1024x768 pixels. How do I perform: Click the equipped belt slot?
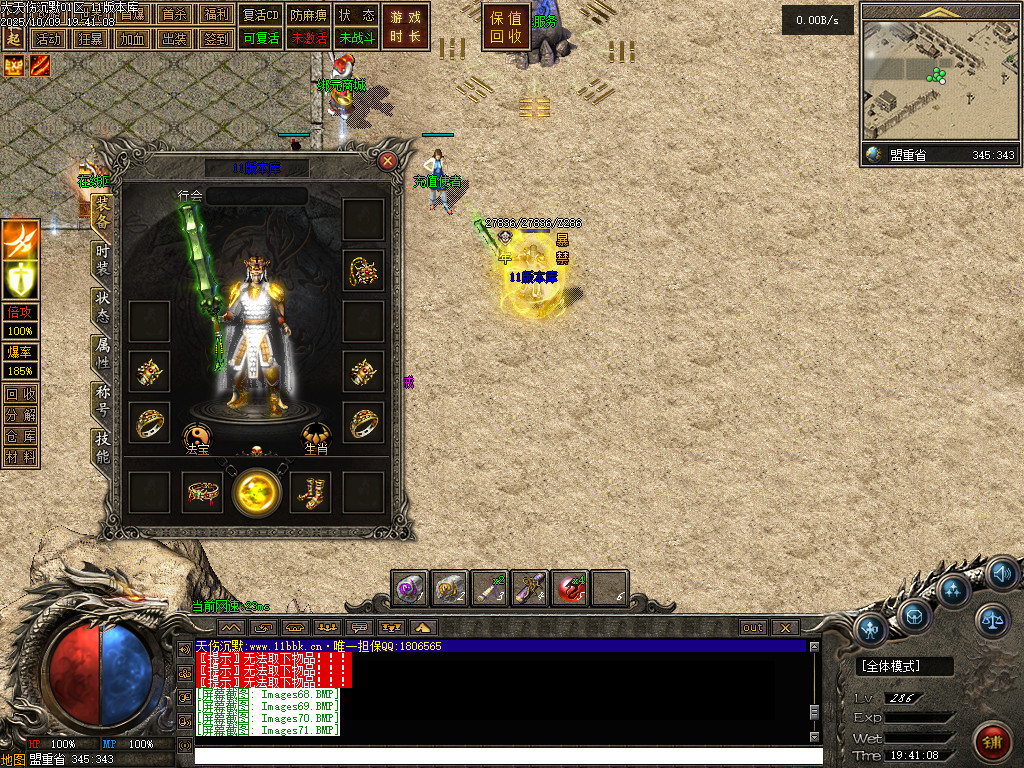click(x=203, y=492)
